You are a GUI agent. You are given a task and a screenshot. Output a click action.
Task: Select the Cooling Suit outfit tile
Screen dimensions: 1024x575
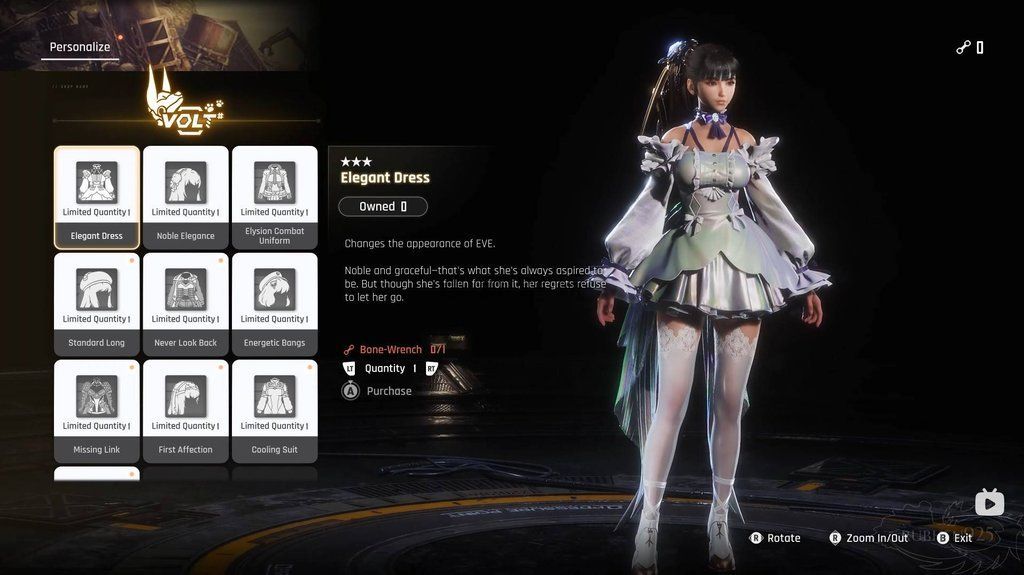274,411
